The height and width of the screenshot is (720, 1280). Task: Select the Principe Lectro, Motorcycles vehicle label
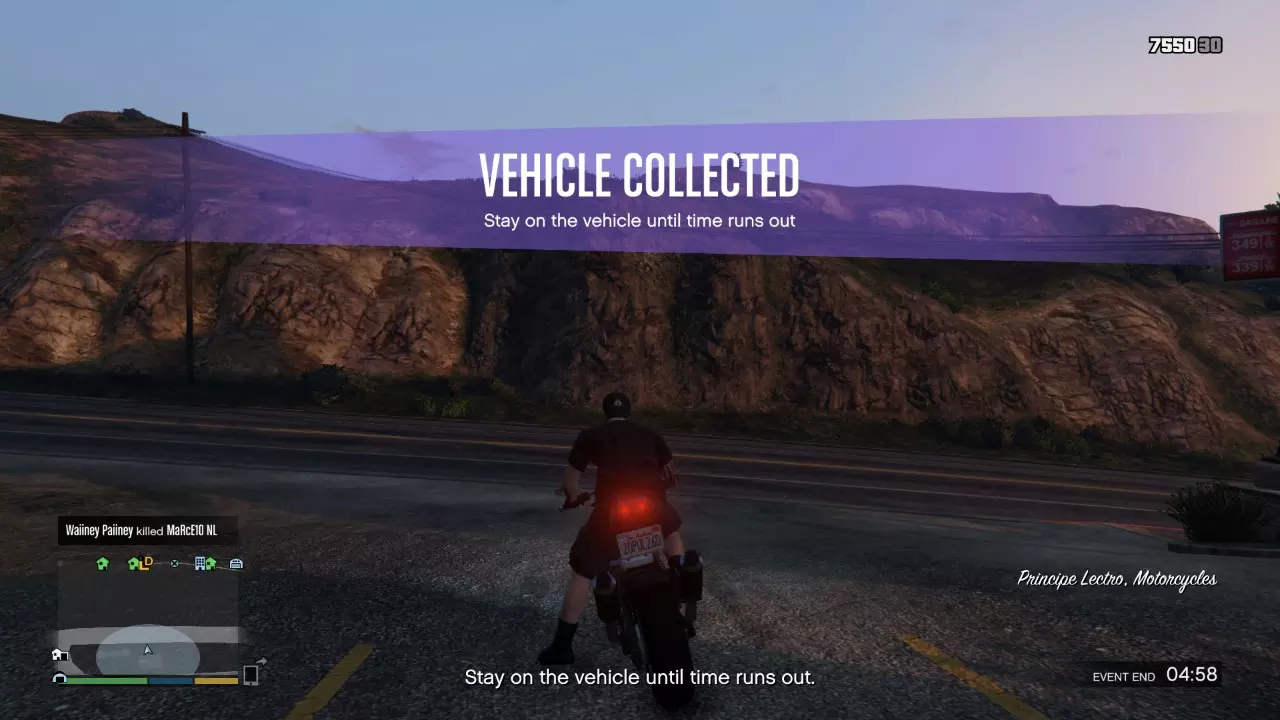1117,580
